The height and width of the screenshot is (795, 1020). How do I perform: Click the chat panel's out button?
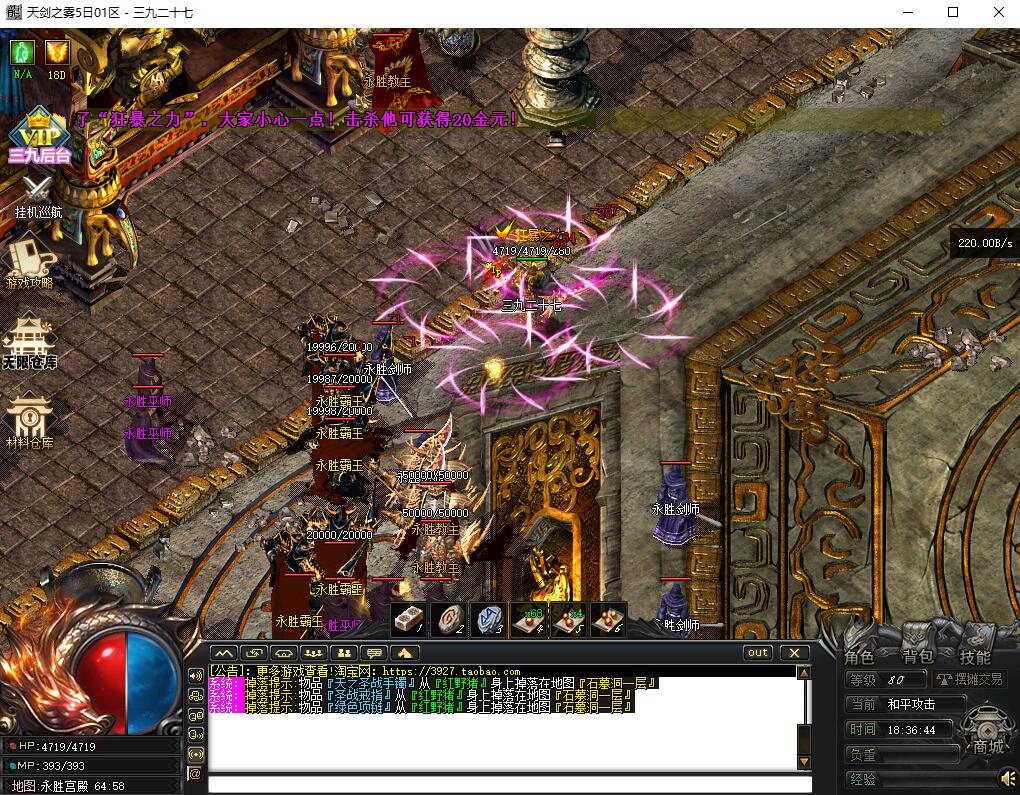click(758, 653)
